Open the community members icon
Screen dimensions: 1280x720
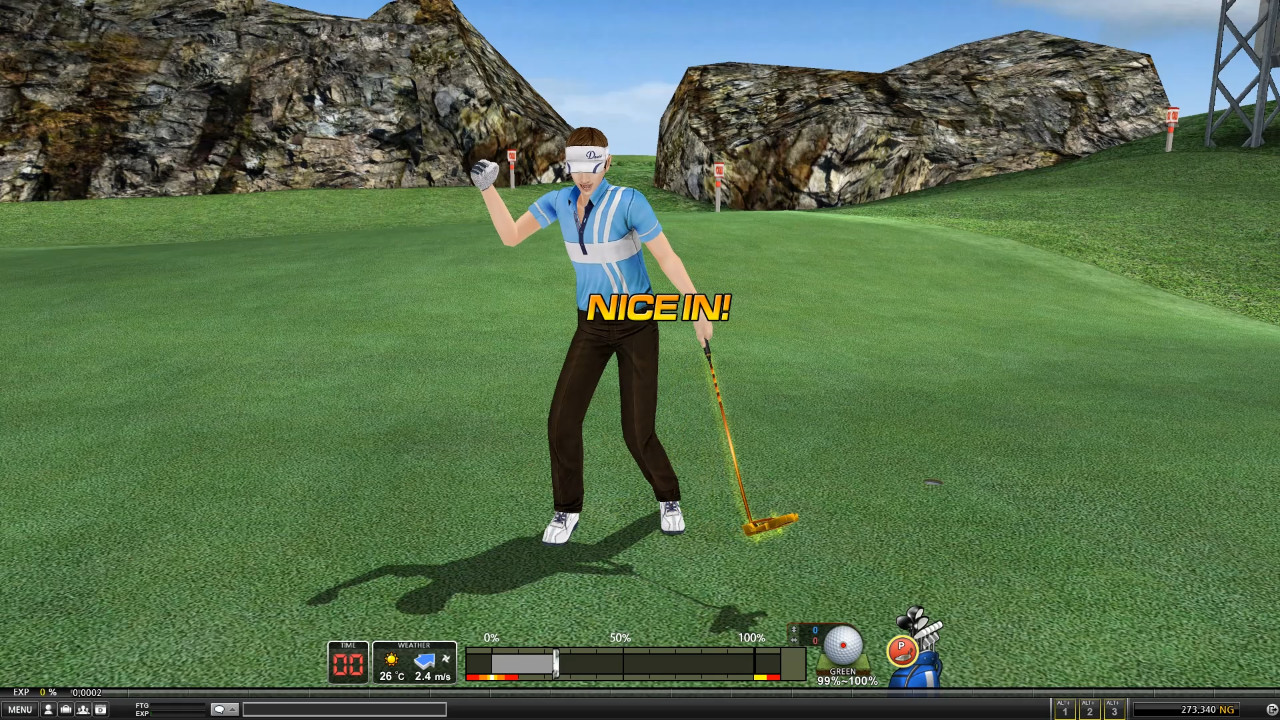pyautogui.click(x=81, y=708)
